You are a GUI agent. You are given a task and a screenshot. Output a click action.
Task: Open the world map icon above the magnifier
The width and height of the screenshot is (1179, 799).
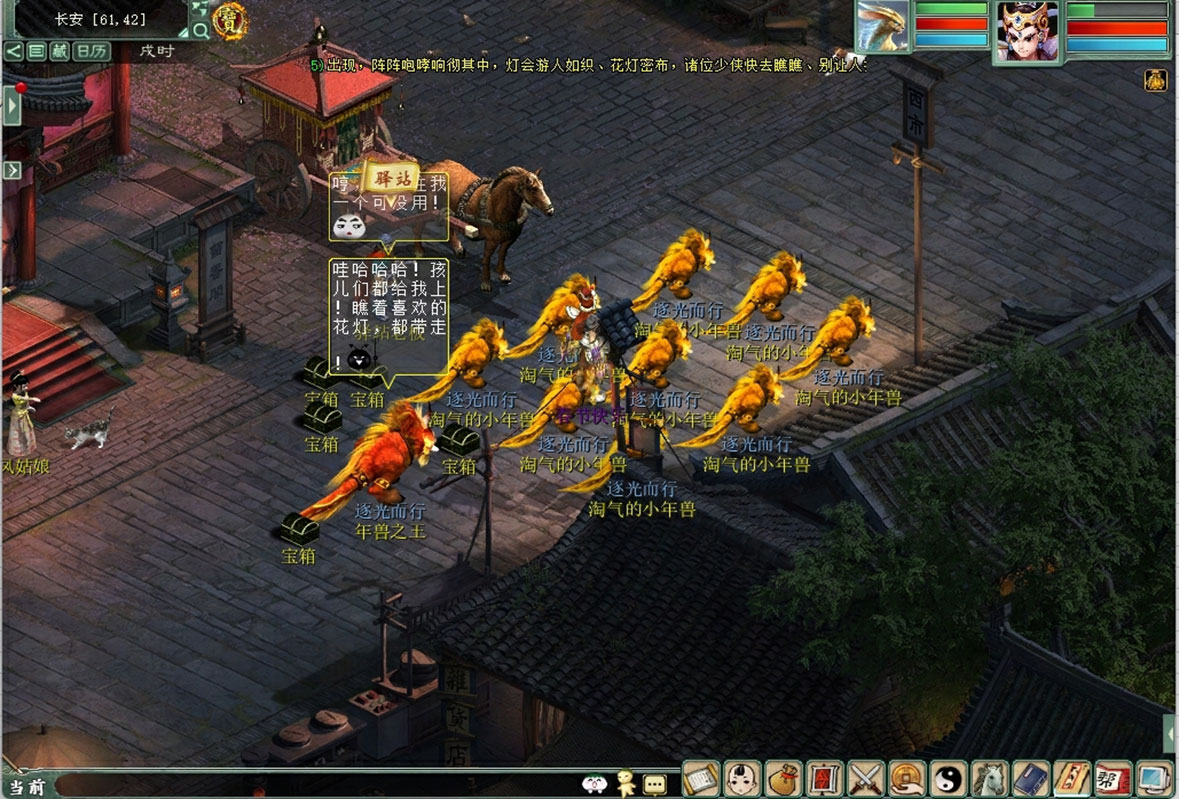pyautogui.click(x=199, y=8)
